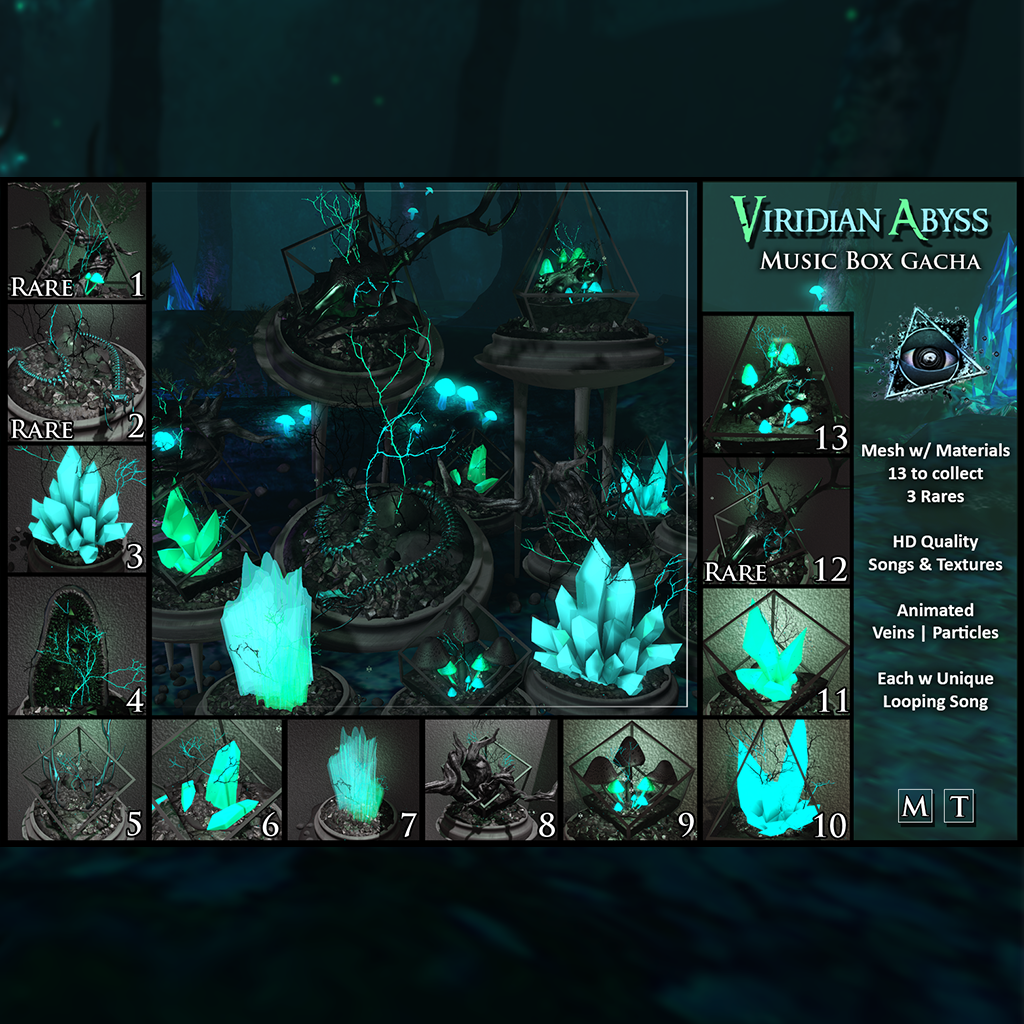Image resolution: width=1024 pixels, height=1024 pixels.
Task: Select the cyan crystal thumbnail number 10
Action: [x=776, y=780]
